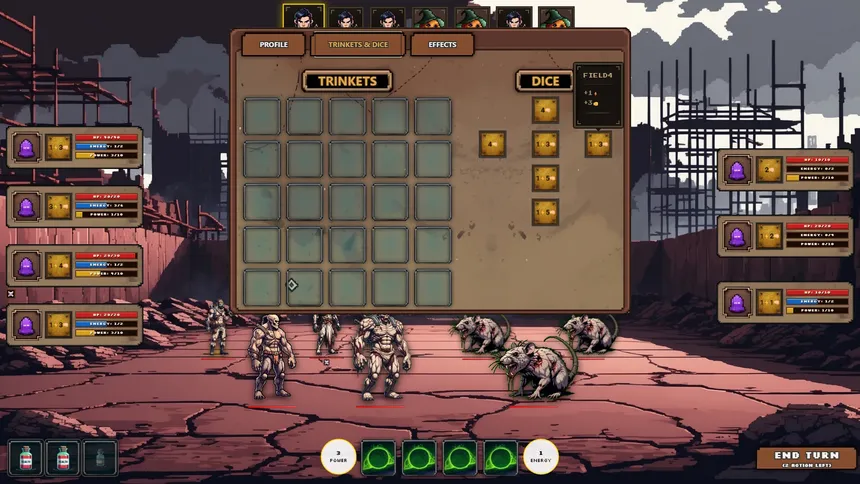Click the small X icon beside the party panels
Image resolution: width=860 pixels, height=484 pixels.
point(11,294)
